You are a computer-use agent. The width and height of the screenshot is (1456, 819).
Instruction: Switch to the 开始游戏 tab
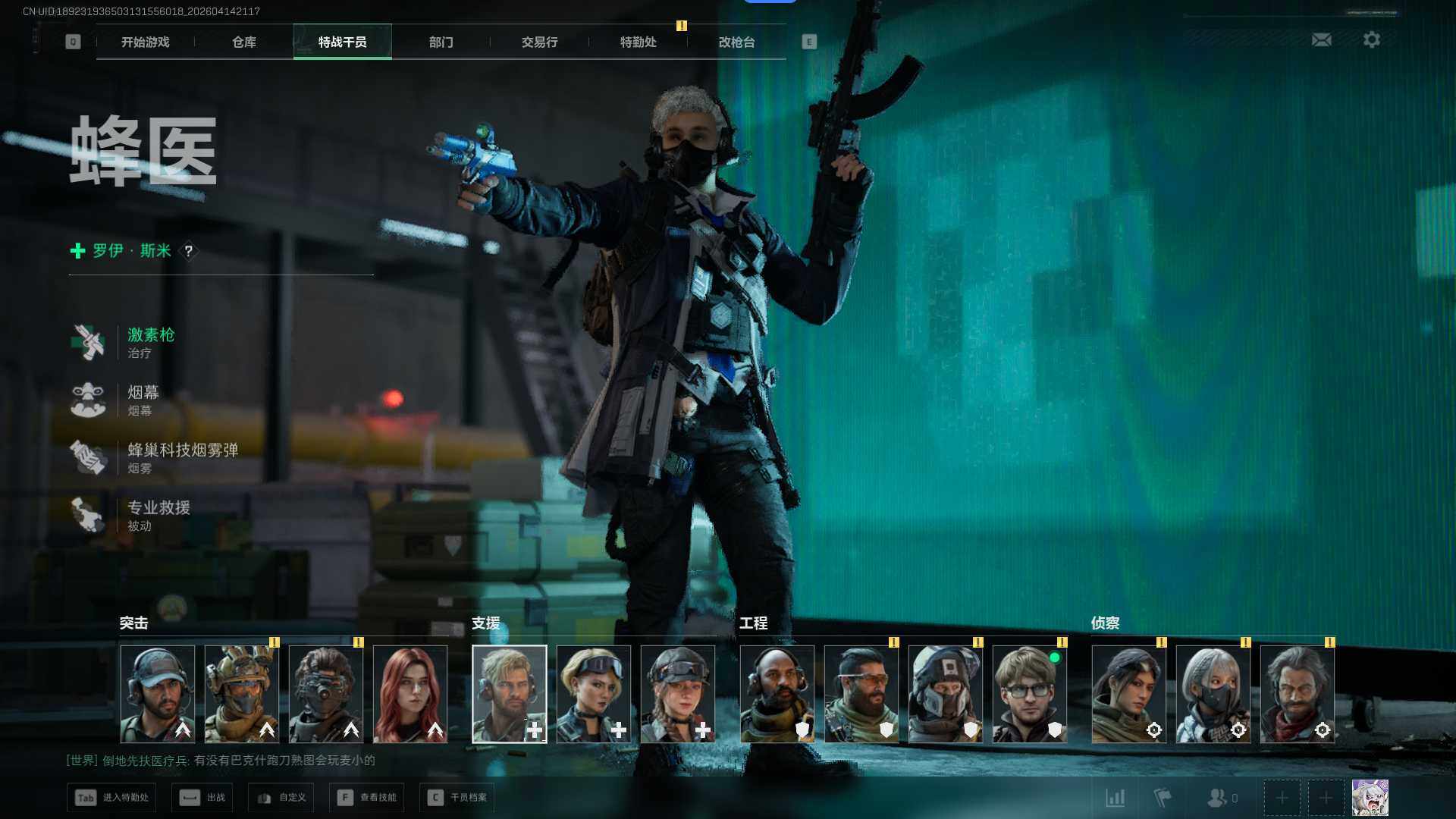pyautogui.click(x=145, y=42)
